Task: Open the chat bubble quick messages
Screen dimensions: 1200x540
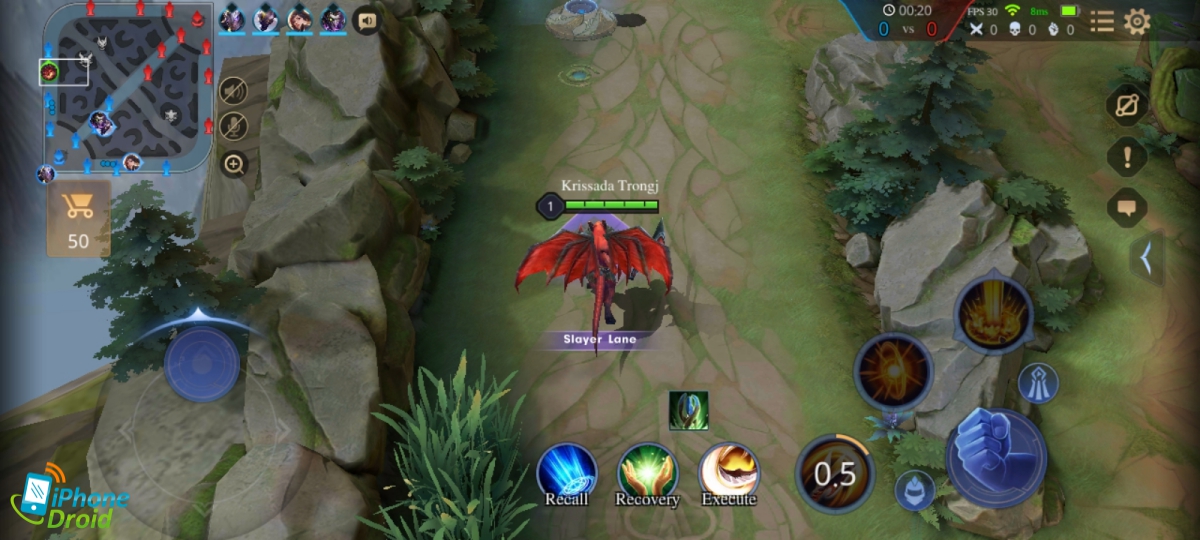Action: pos(1127,208)
